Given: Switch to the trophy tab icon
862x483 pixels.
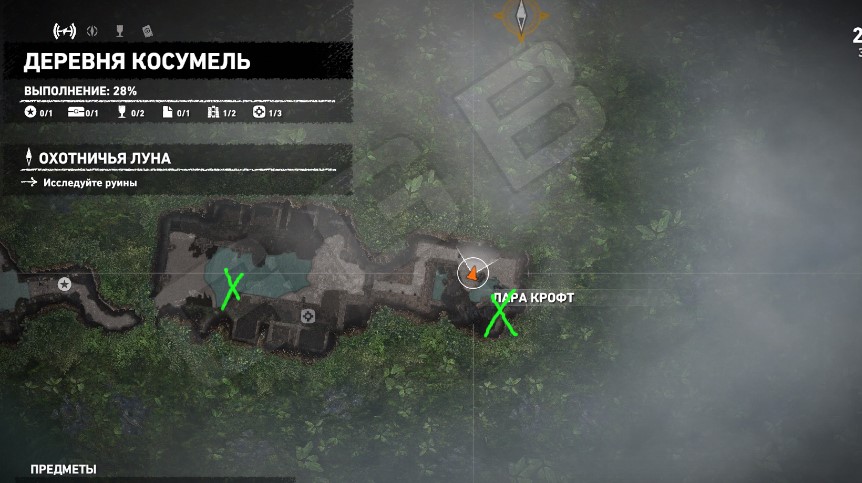Looking at the screenshot, I should [119, 31].
